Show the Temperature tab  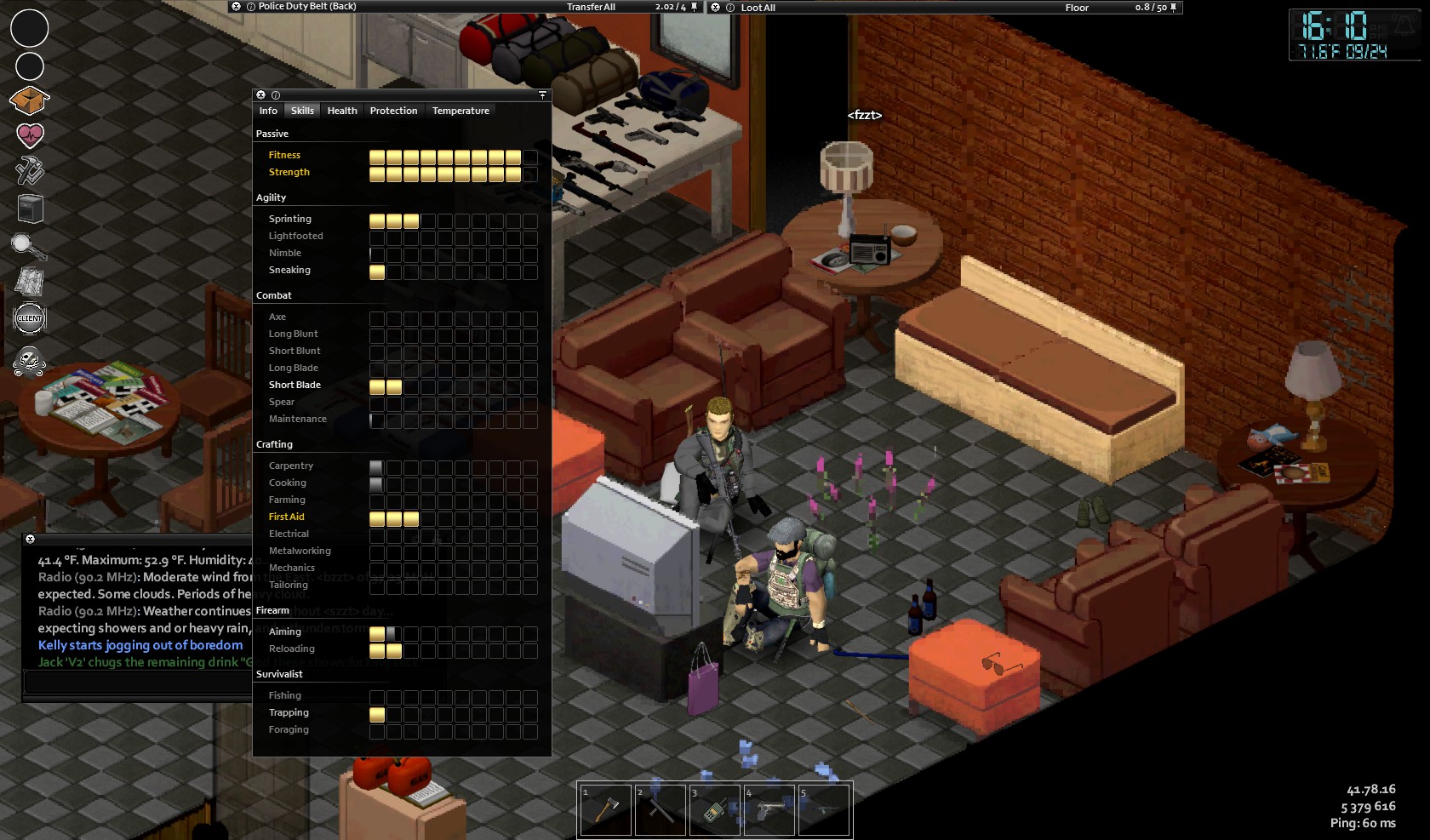point(460,111)
